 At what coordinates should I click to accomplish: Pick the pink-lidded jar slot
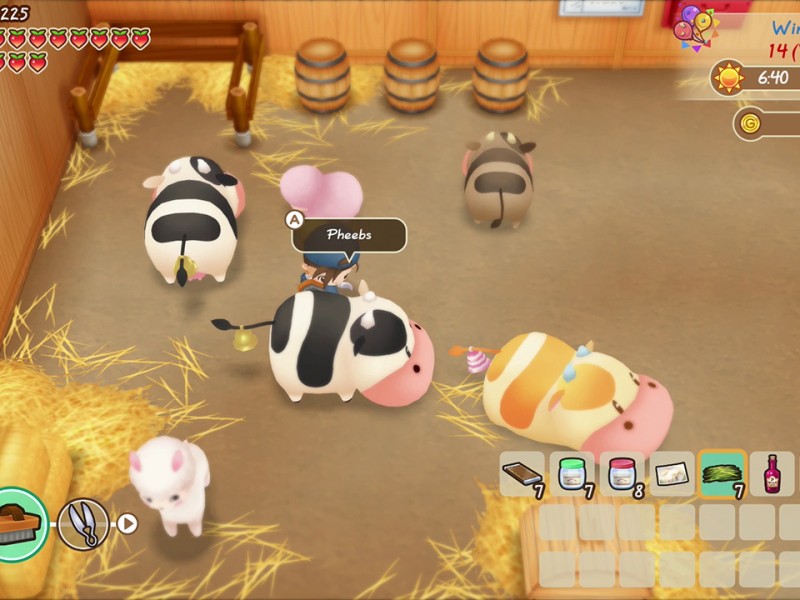(622, 473)
